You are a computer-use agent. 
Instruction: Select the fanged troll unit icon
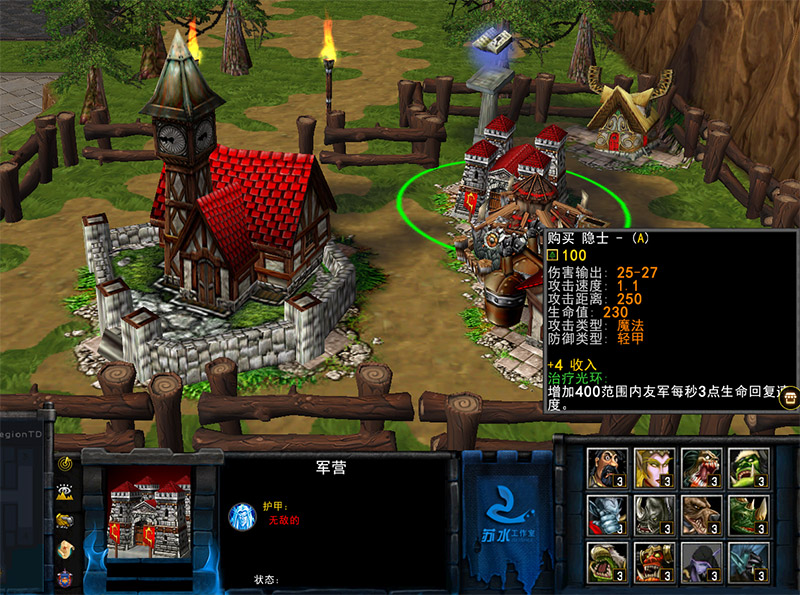click(x=702, y=467)
